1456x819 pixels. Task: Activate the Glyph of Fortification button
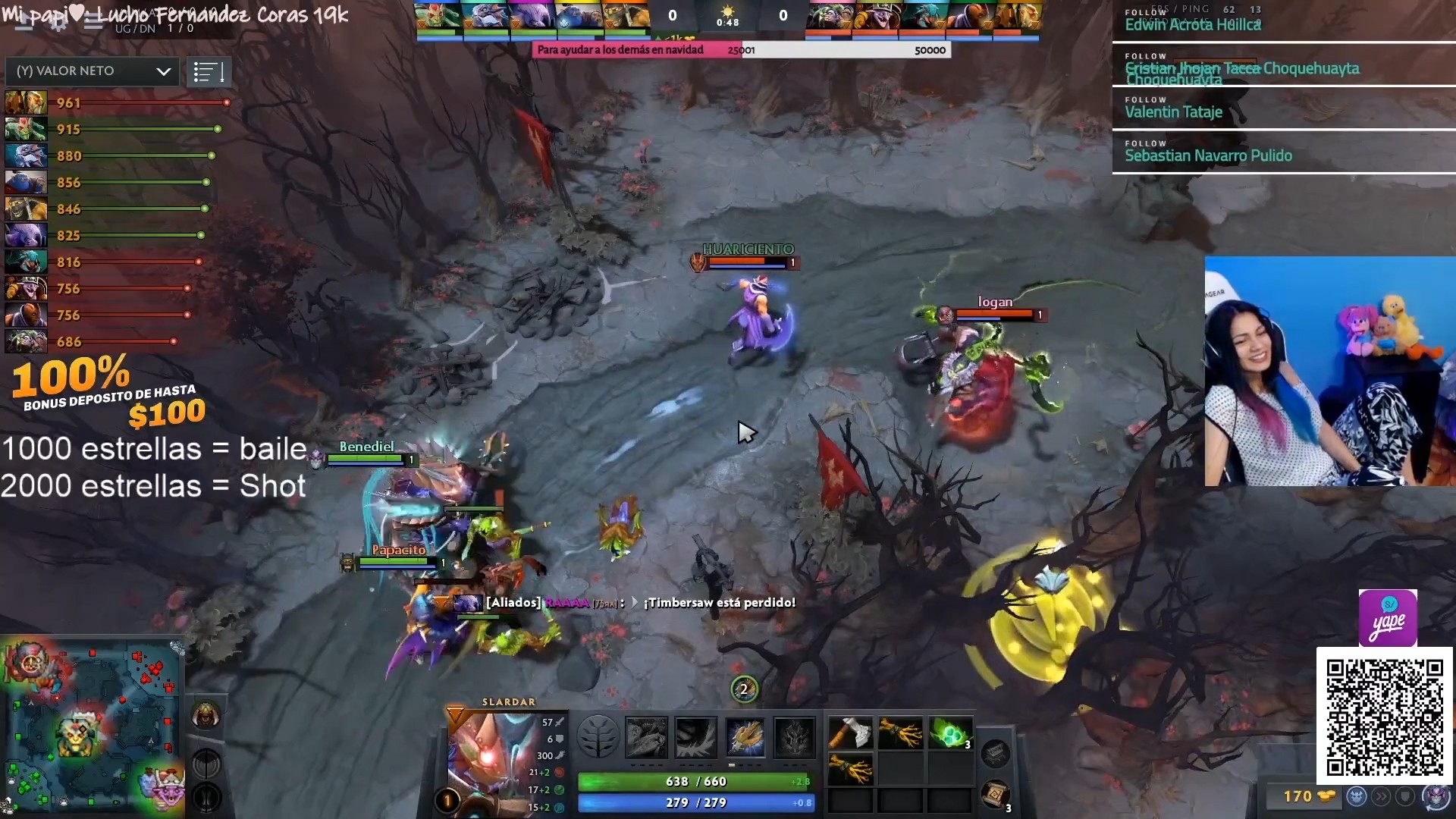tap(206, 798)
